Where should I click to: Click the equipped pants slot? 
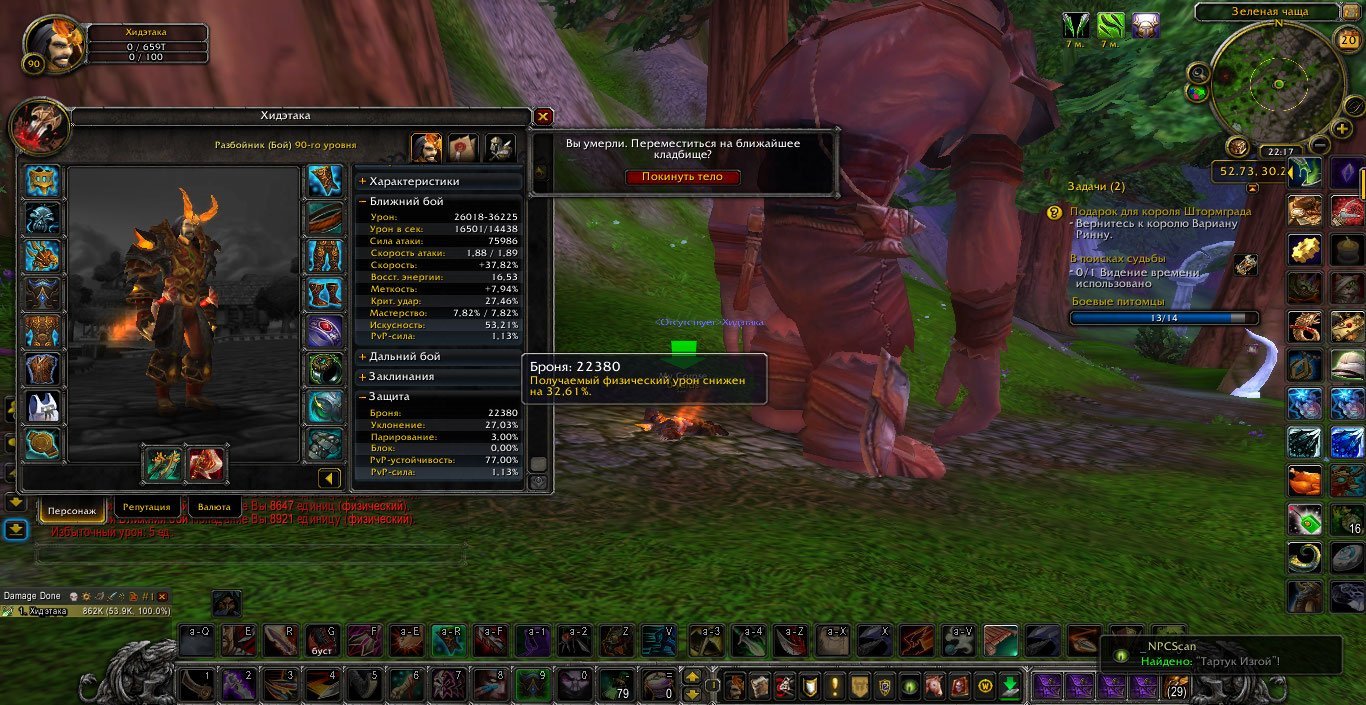324,256
